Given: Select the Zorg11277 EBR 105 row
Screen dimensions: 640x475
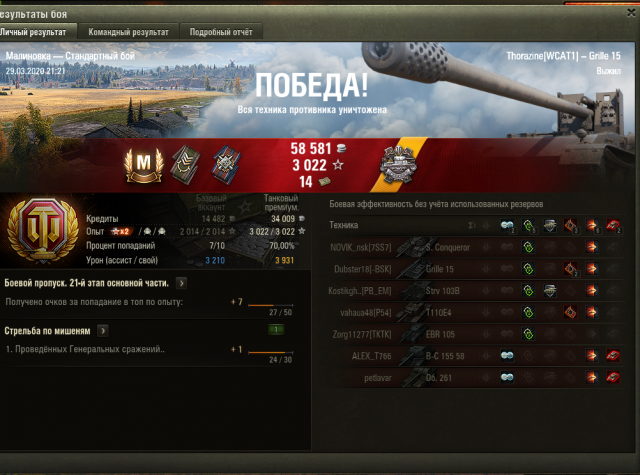Looking at the screenshot, I should 470,333.
